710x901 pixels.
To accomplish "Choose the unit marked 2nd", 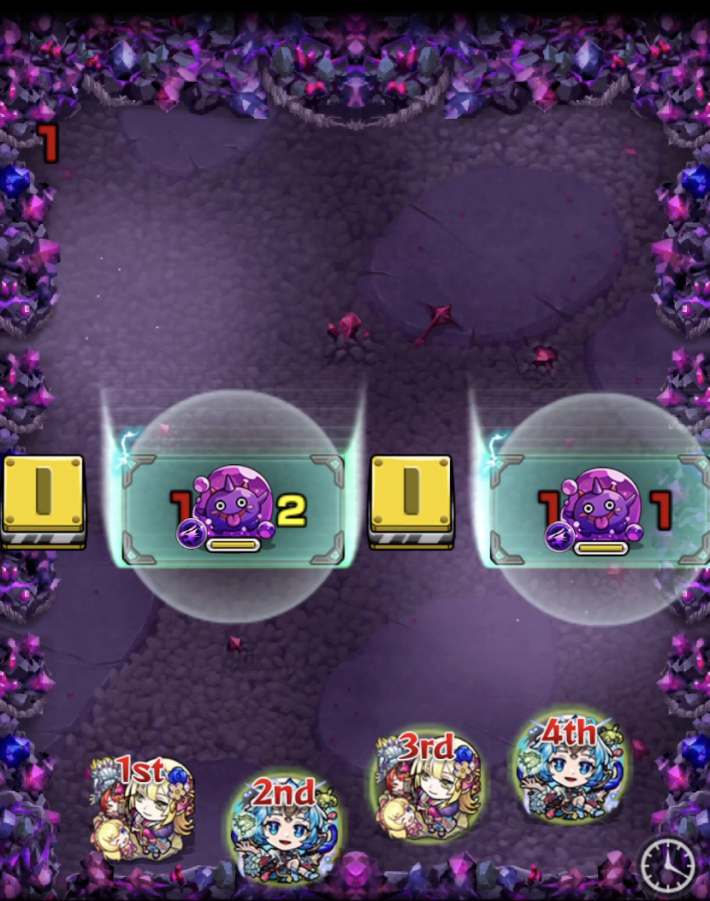I will coord(283,830).
